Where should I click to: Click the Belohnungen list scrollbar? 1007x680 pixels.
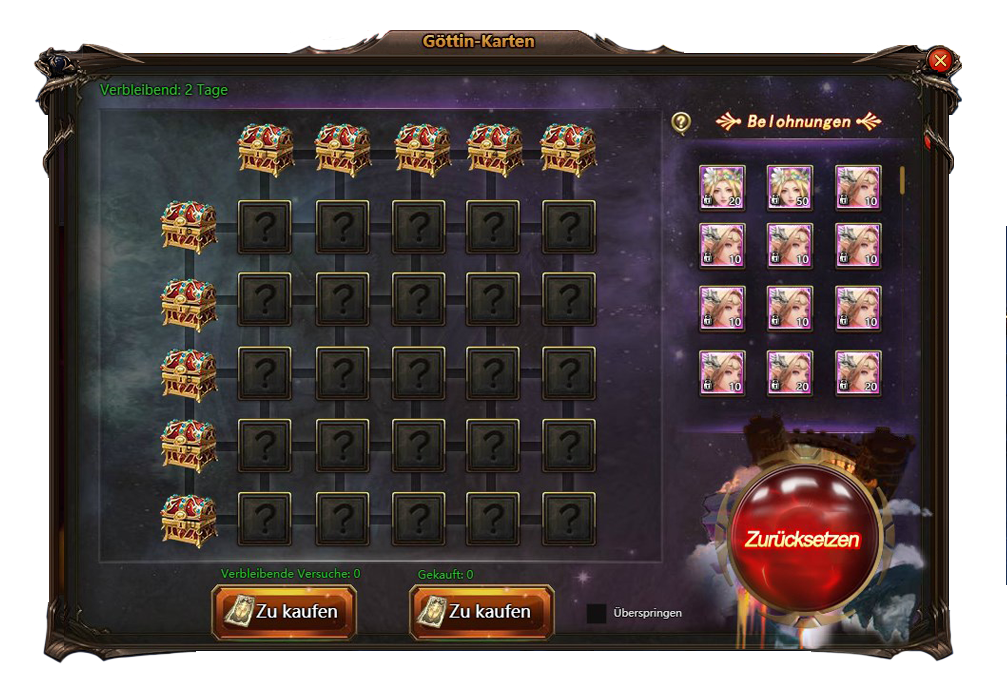point(902,179)
